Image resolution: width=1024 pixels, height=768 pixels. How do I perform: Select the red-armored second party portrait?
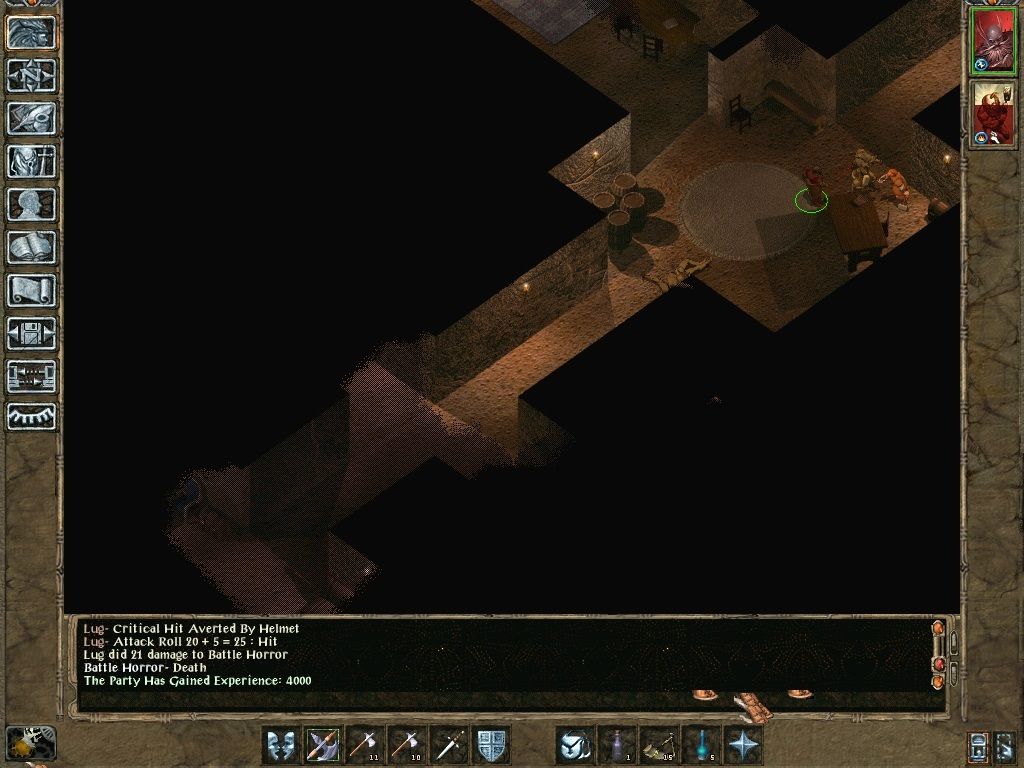993,112
